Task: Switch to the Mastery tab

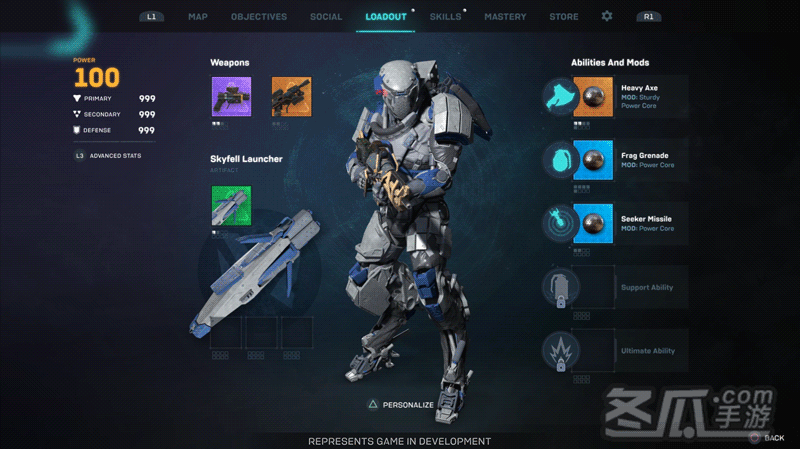Action: click(x=505, y=17)
